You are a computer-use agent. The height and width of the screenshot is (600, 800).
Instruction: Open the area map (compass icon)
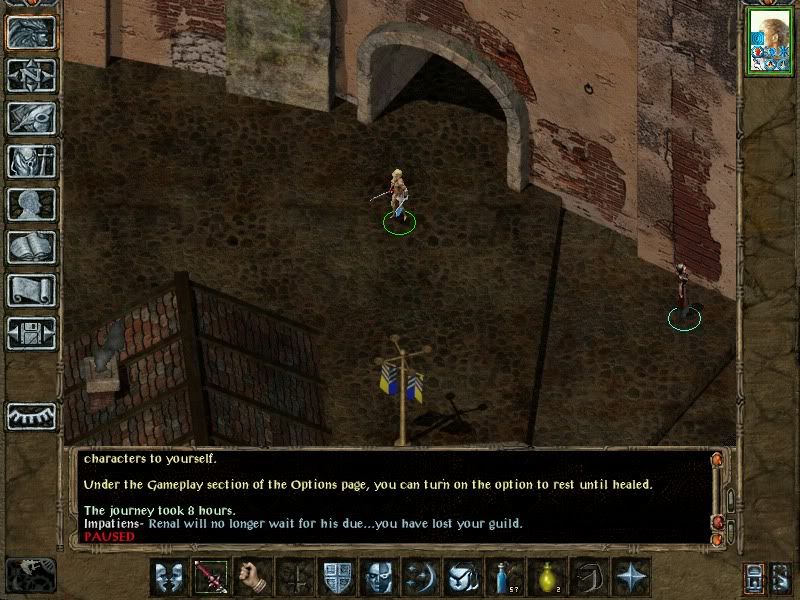(31, 75)
